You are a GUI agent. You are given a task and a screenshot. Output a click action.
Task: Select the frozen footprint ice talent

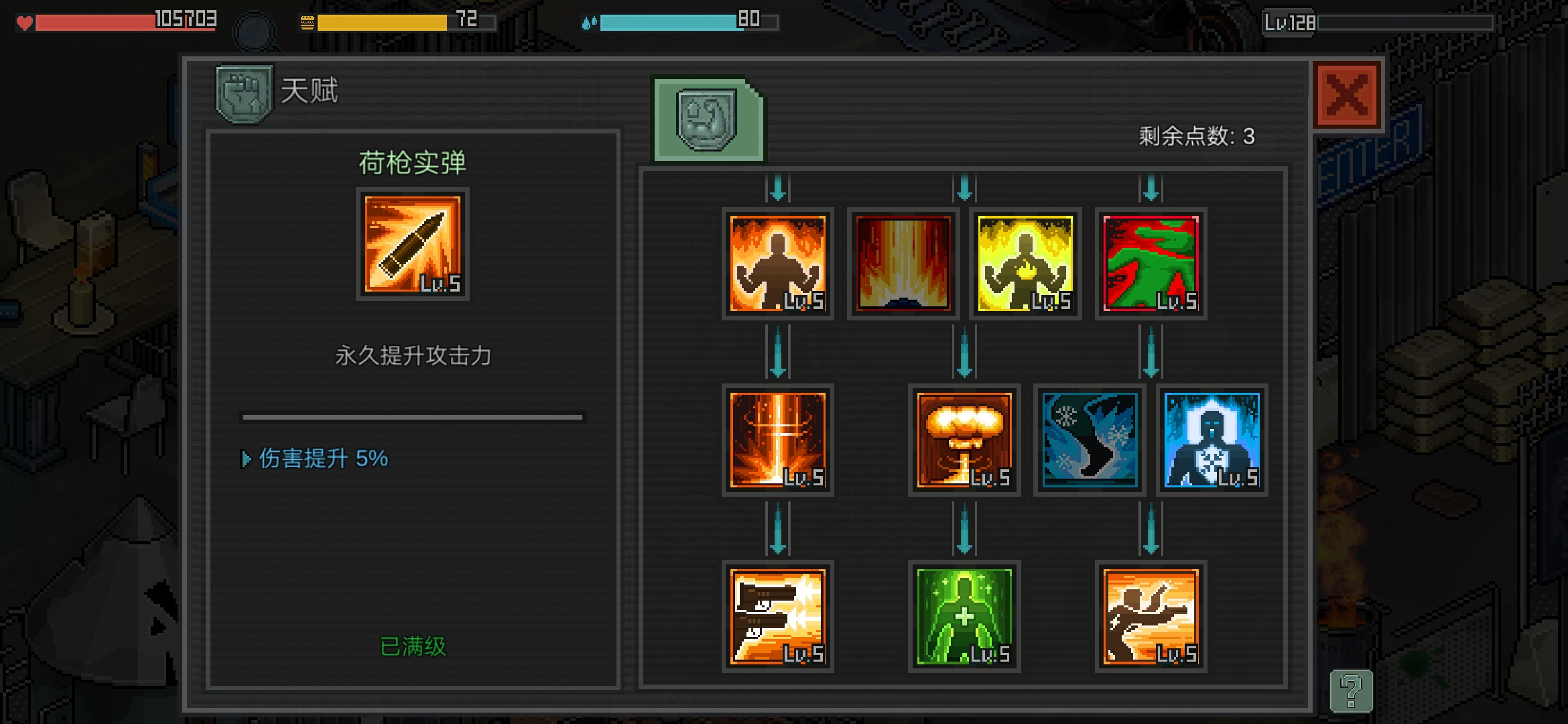[1088, 440]
